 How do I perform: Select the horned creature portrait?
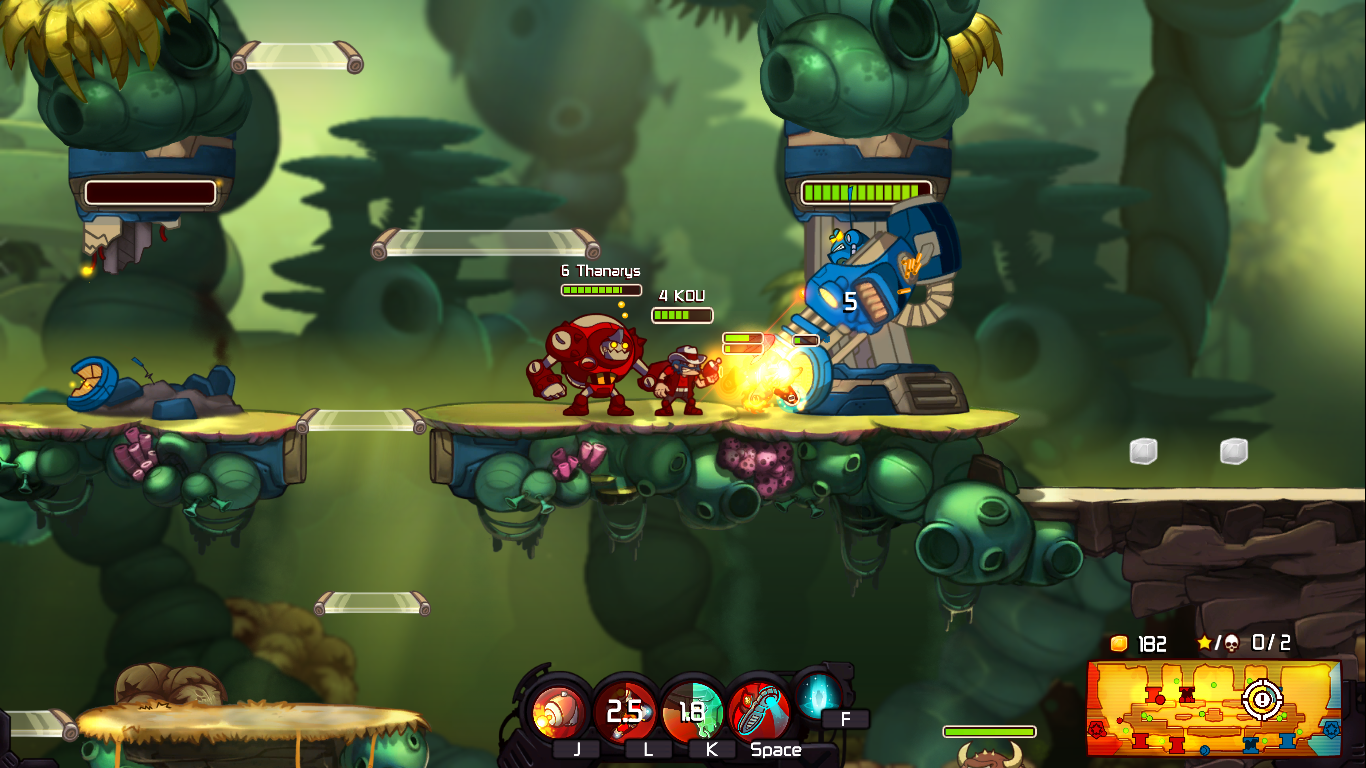pos(989,755)
